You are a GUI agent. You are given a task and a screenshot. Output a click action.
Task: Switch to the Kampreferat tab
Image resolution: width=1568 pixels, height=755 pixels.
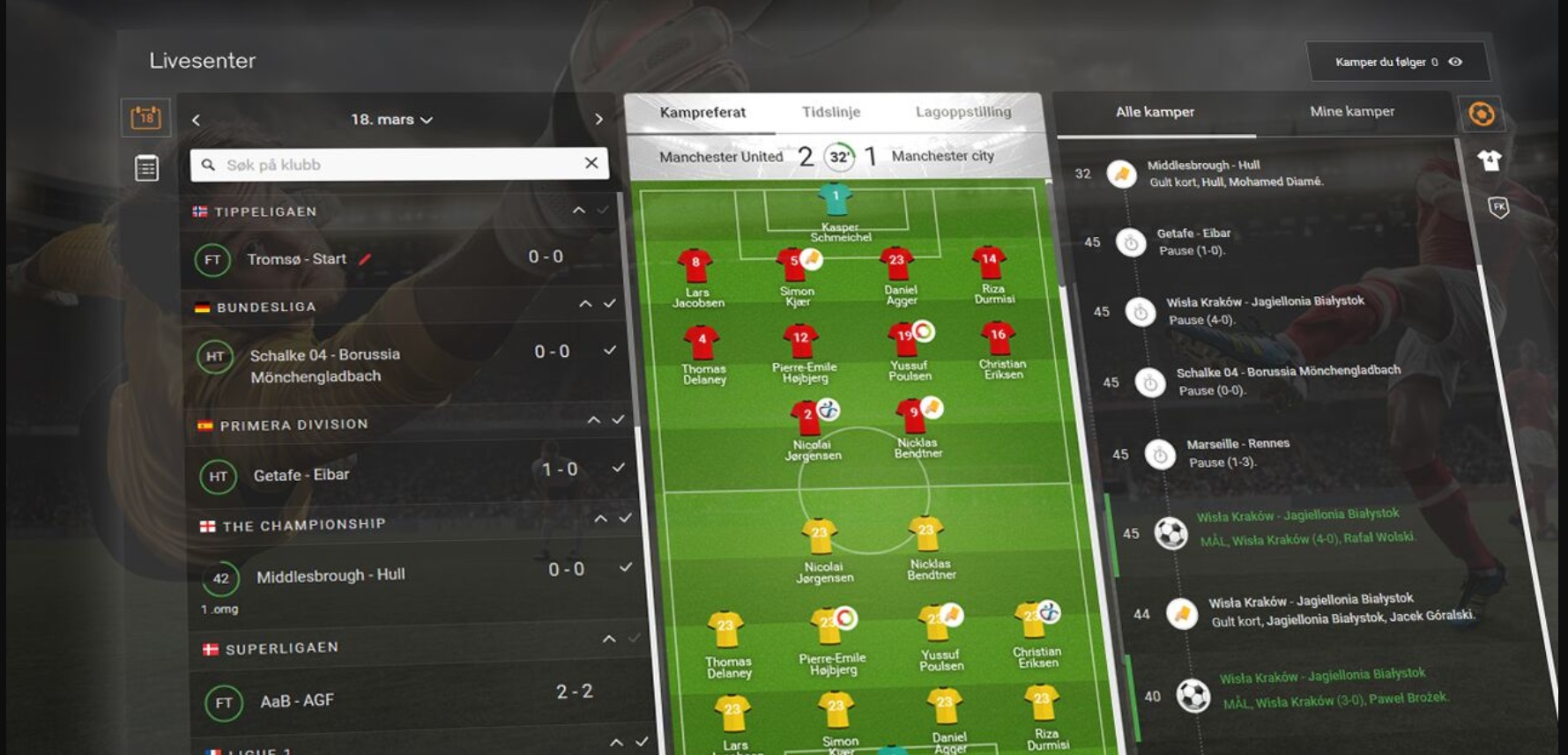702,113
